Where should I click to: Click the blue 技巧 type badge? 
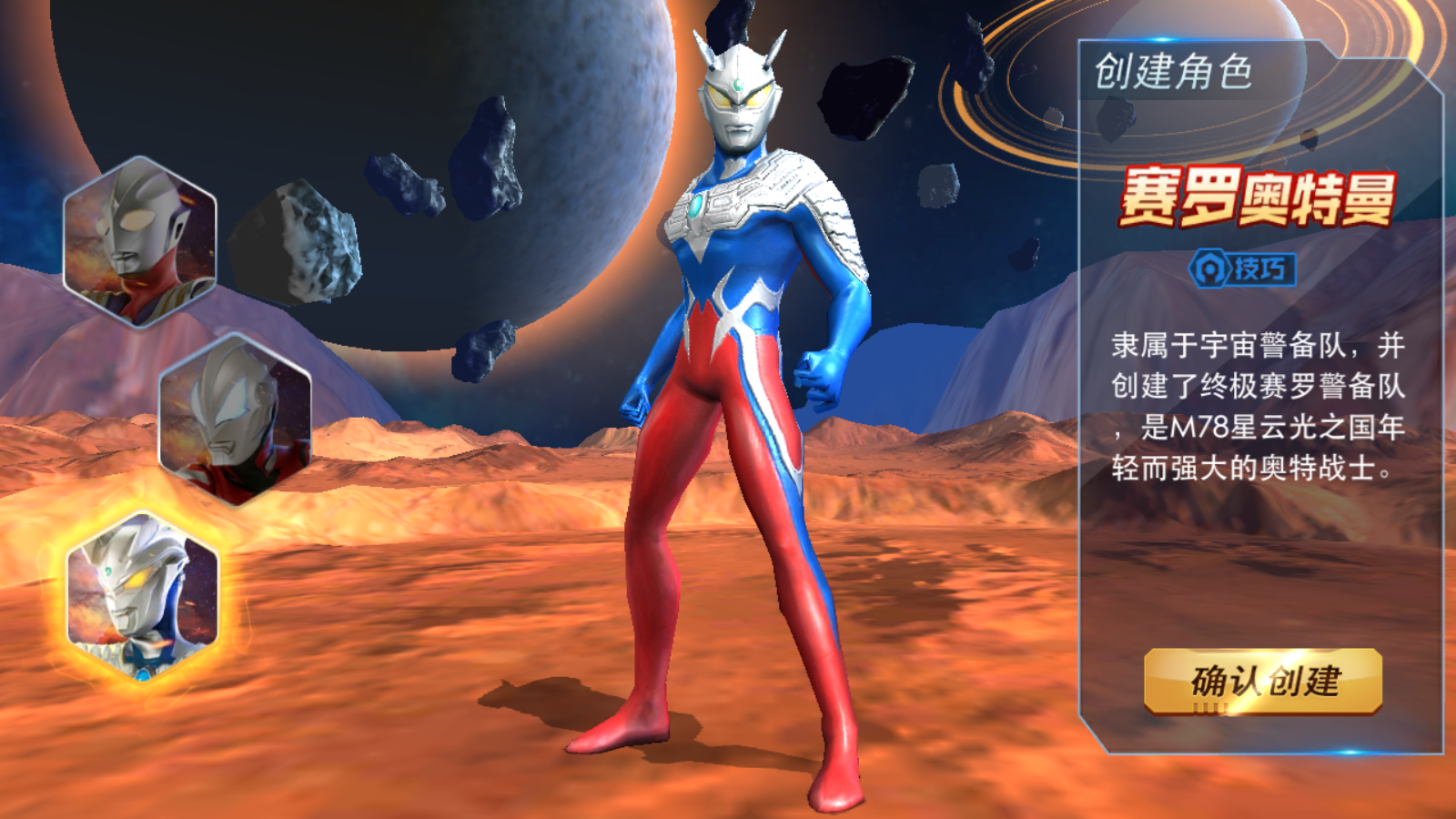(x=1243, y=268)
